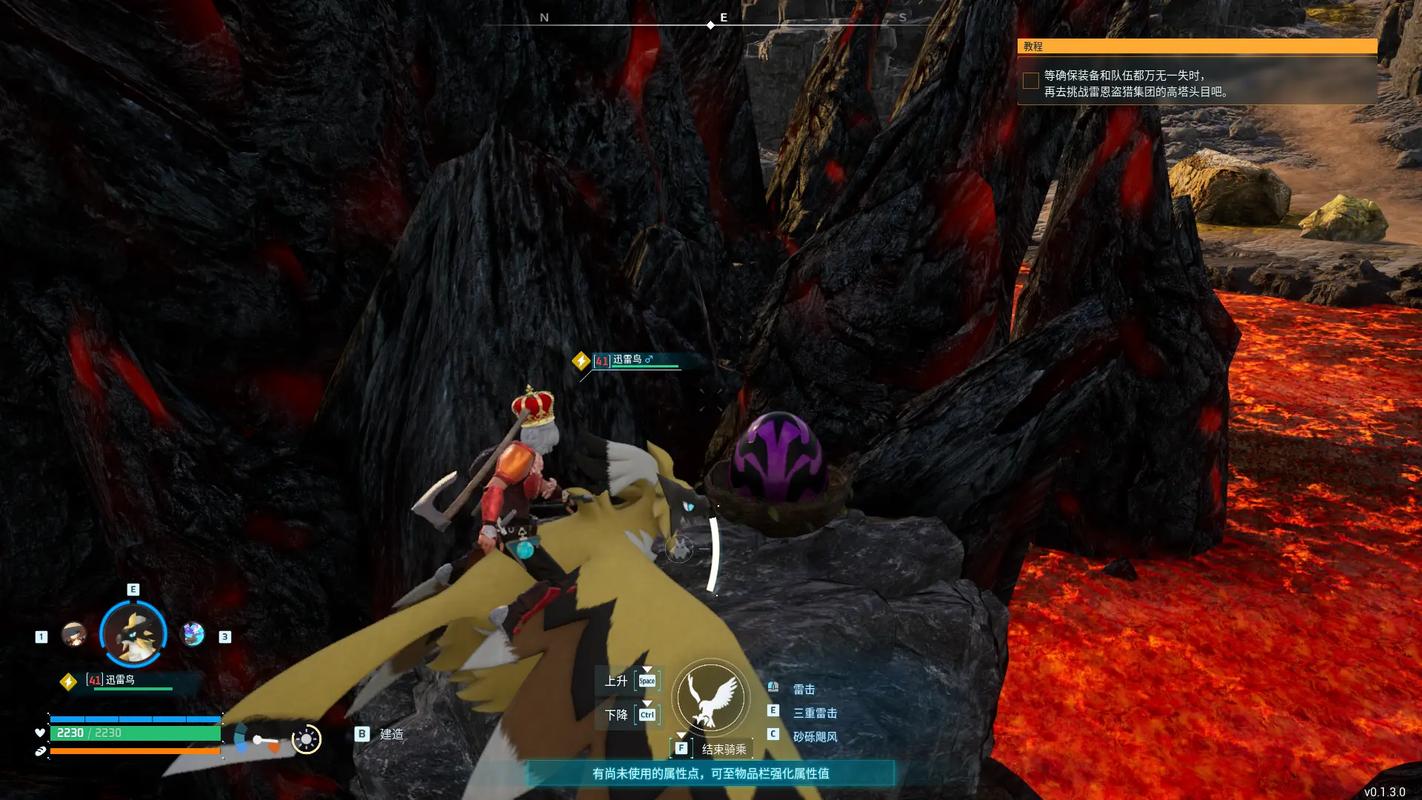Select the active 迅雷鸟 pal portrait

[133, 633]
